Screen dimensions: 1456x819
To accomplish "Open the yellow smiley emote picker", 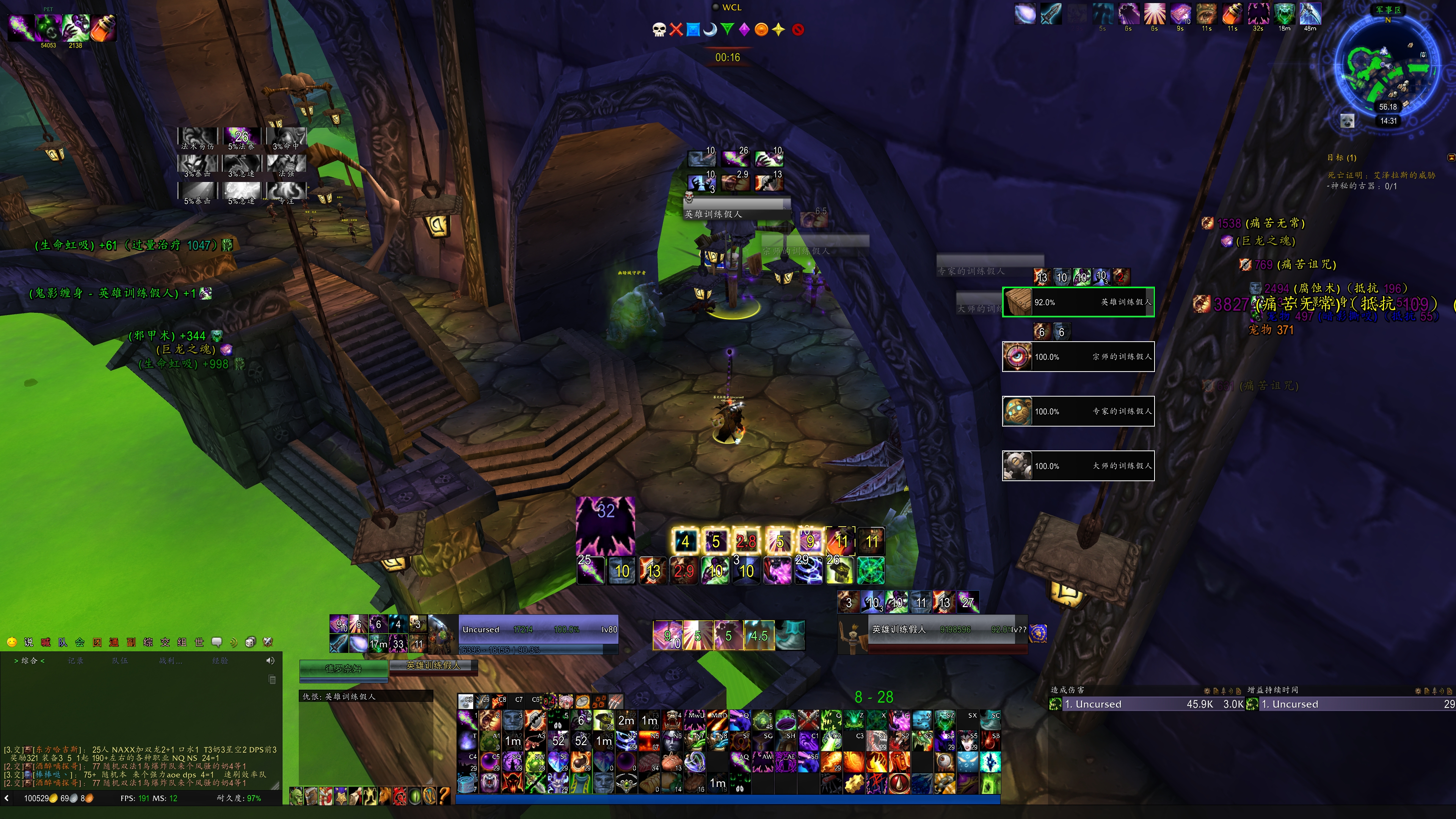I will click(x=11, y=642).
